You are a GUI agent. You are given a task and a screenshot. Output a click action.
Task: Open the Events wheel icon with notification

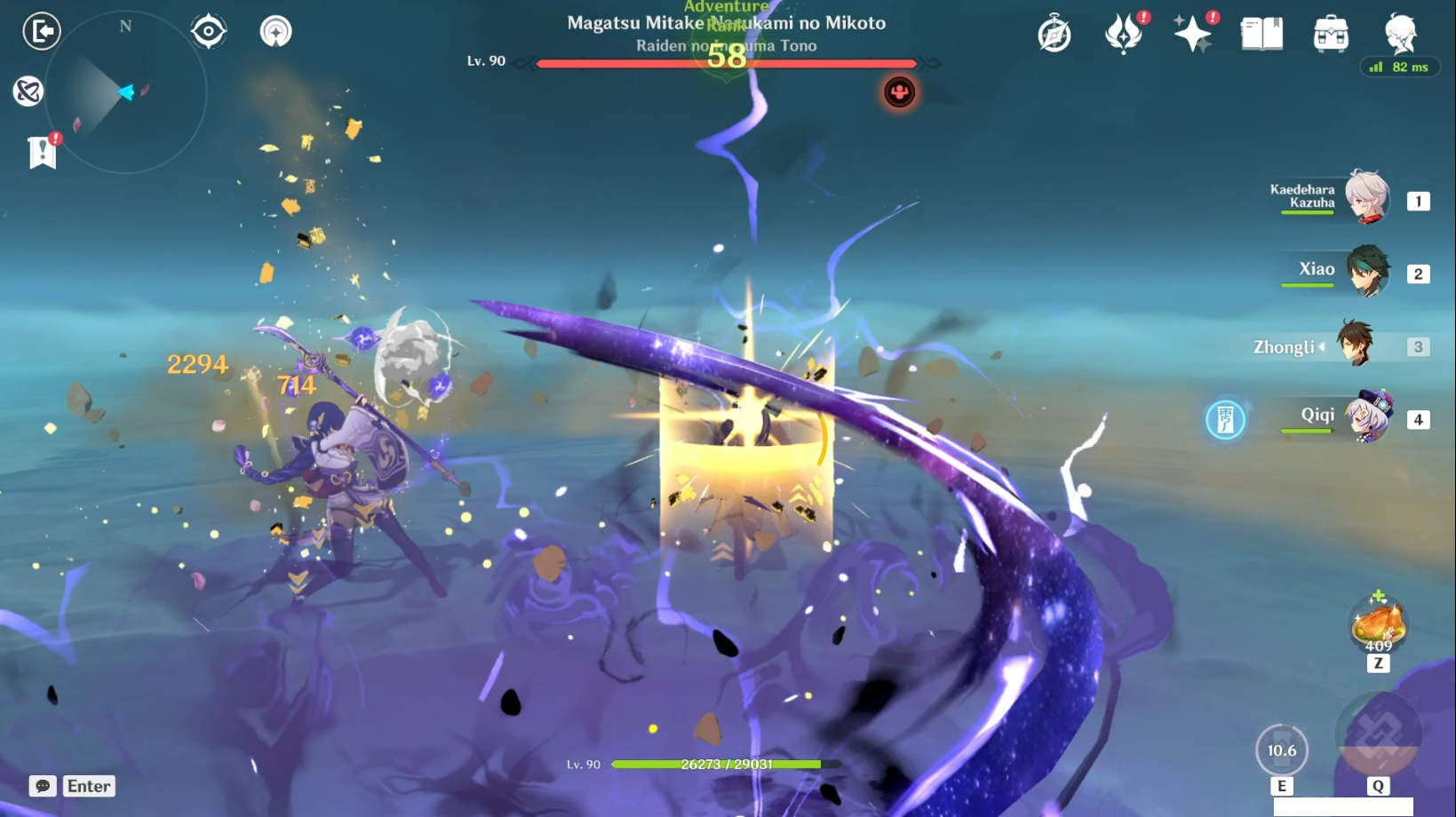pyautogui.click(x=1054, y=32)
